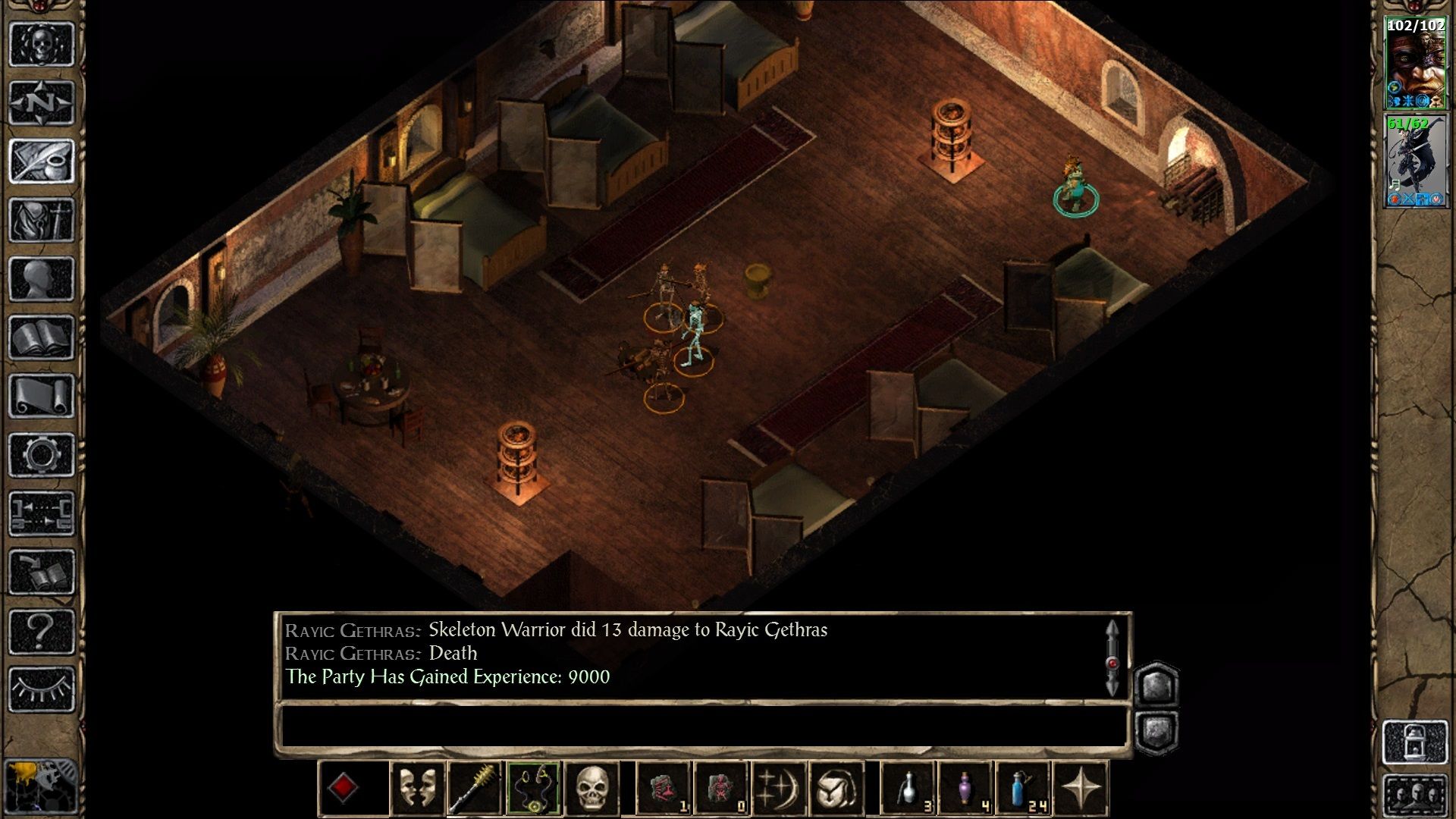Screen dimensions: 1456x819
Task: Click the skull ability button on hotbar
Action: (x=592, y=789)
